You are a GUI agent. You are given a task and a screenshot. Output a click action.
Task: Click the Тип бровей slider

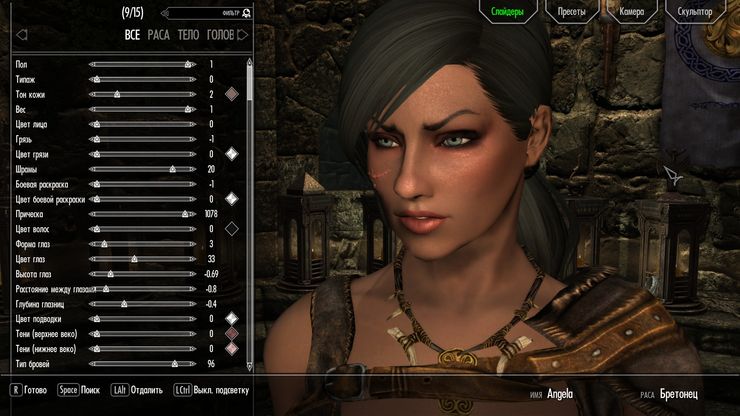point(140,364)
